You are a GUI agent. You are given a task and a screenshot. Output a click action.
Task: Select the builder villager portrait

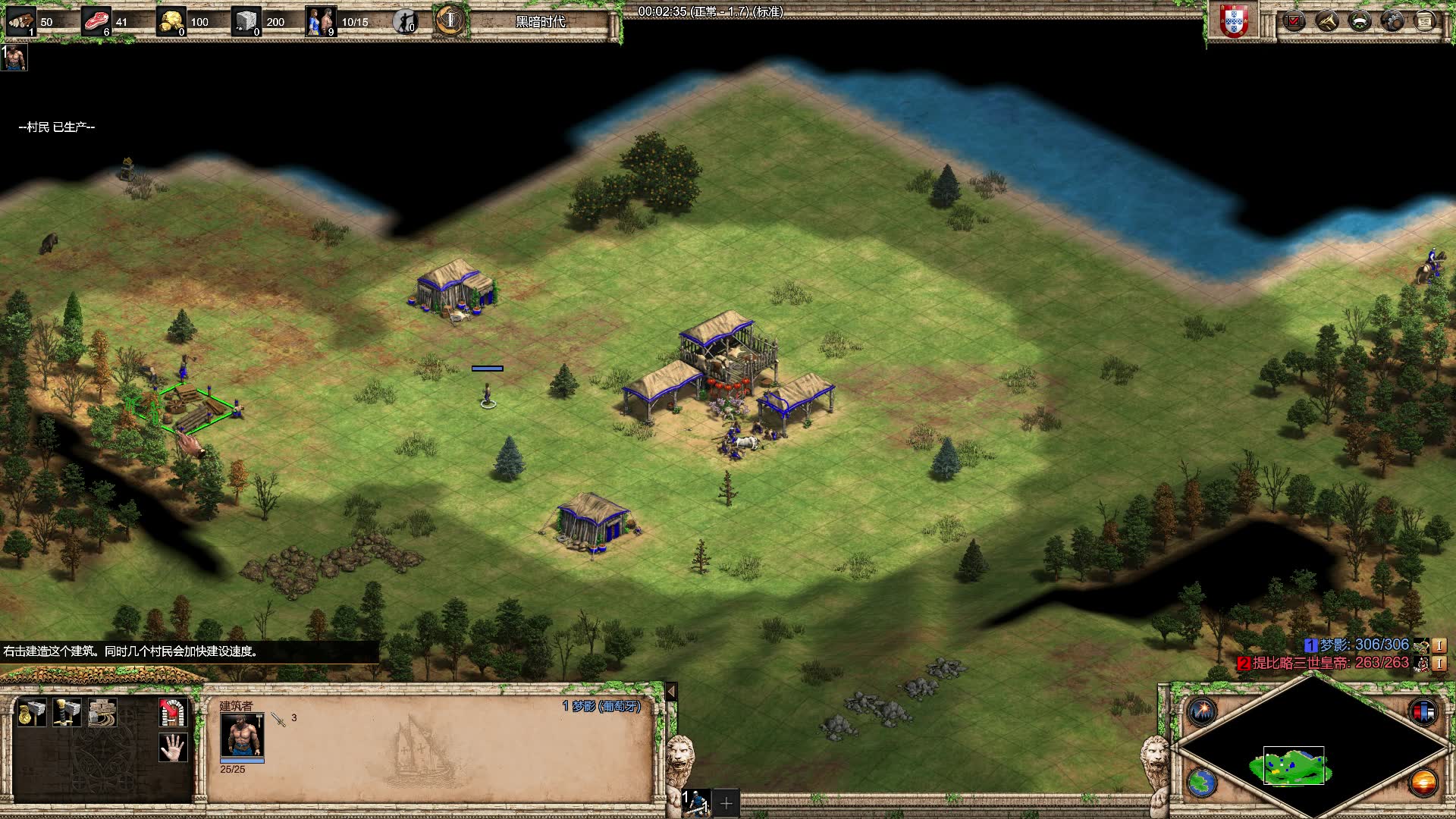pyautogui.click(x=242, y=734)
